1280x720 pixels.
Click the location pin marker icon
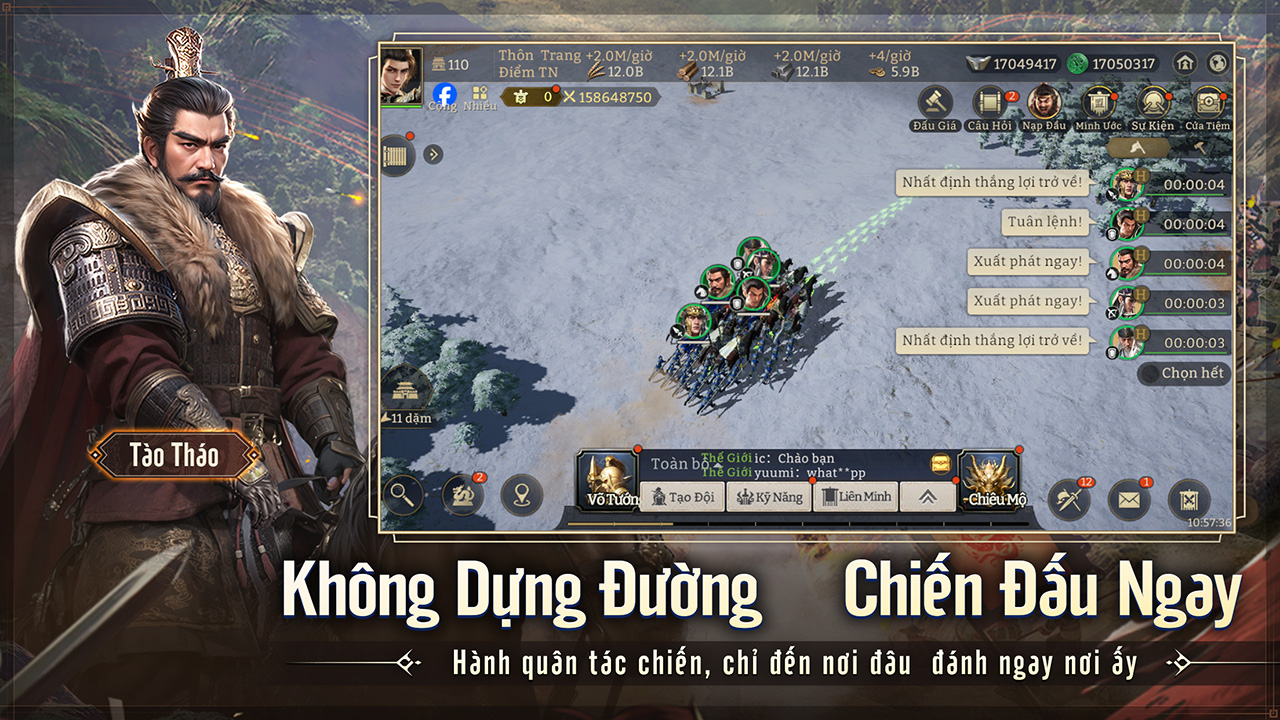[521, 494]
